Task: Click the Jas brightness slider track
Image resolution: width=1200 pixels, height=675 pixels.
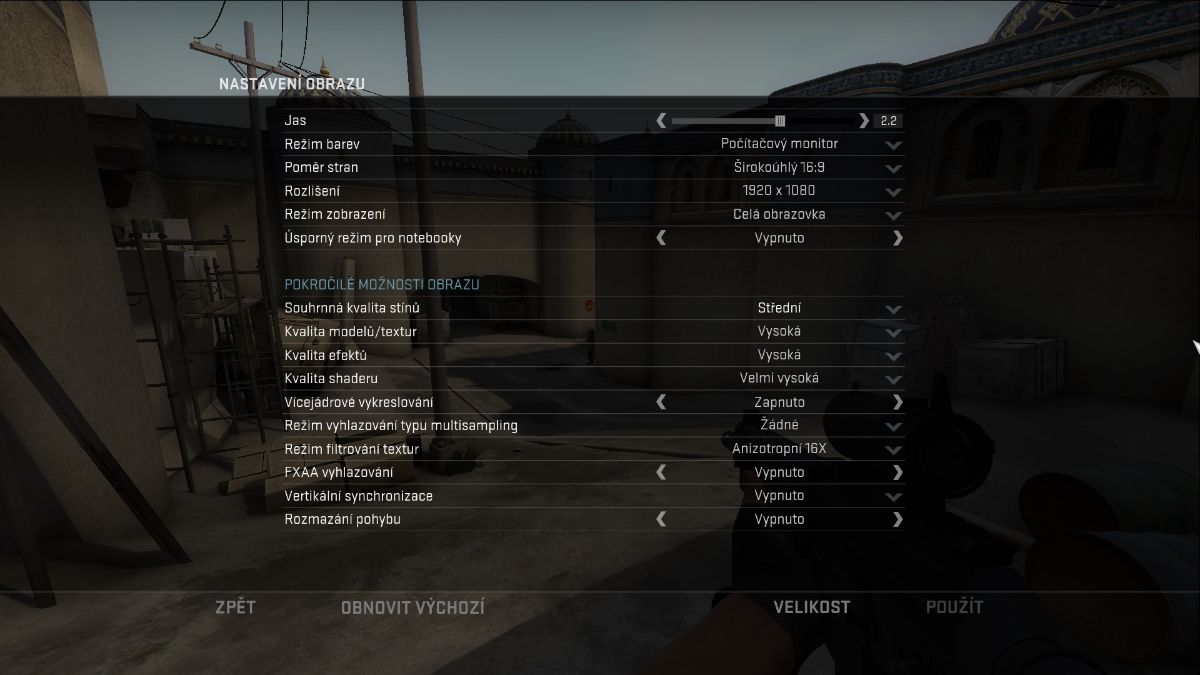Action: [762, 121]
